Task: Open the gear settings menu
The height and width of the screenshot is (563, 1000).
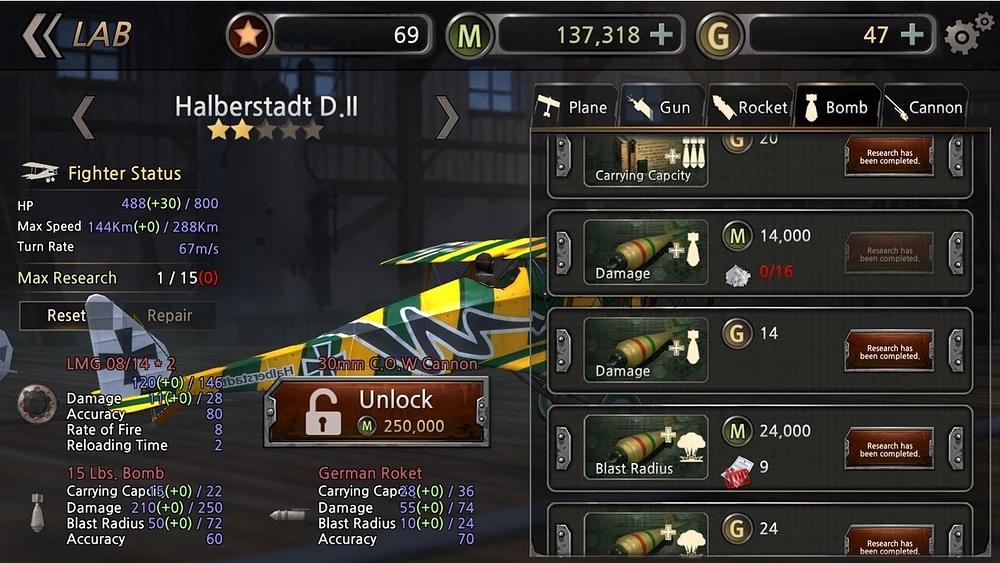Action: pos(965,36)
